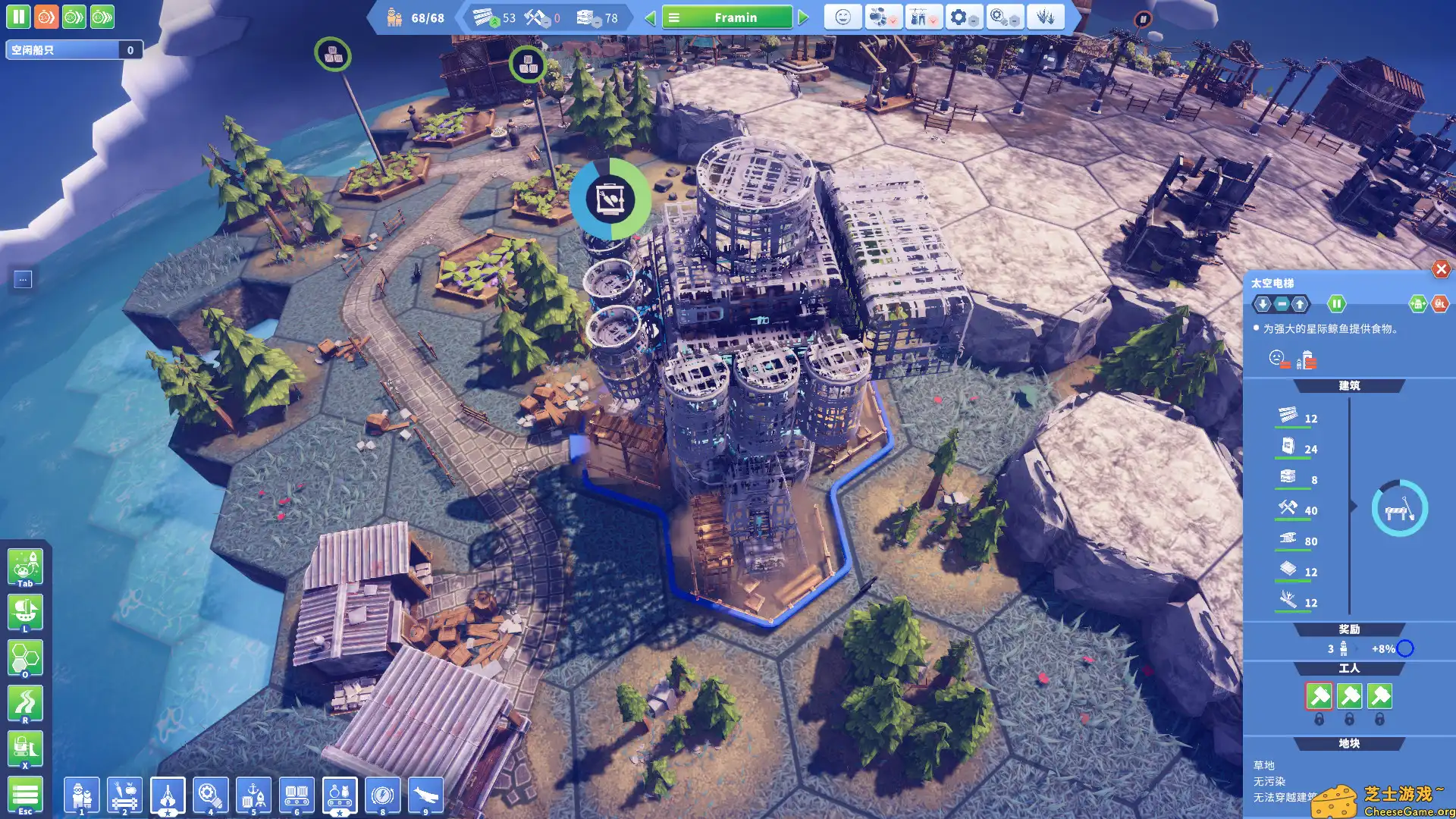
Task: Open the ship routes menu (L button)
Action: click(x=25, y=613)
